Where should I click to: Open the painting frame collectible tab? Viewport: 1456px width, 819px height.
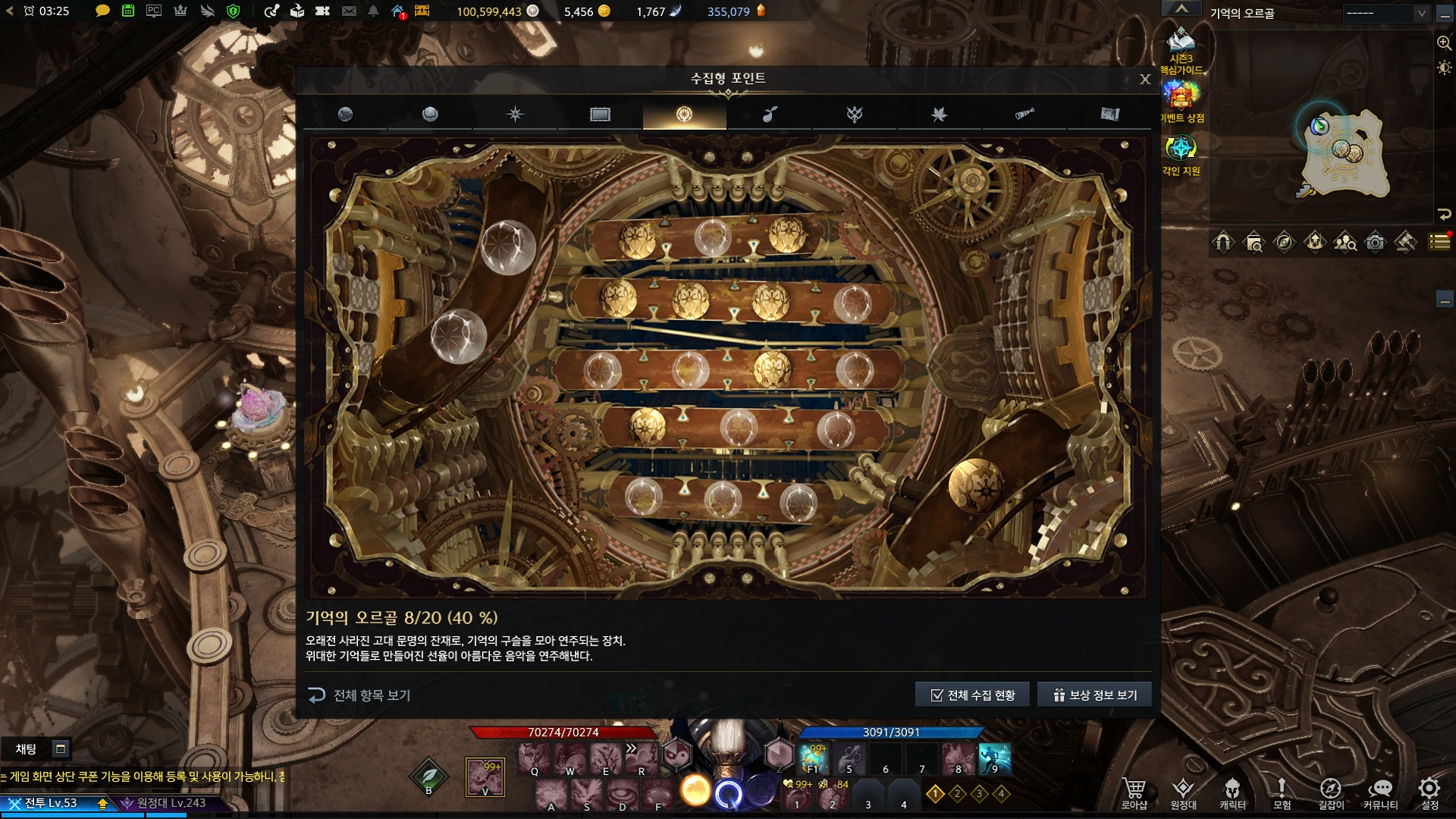click(x=600, y=115)
